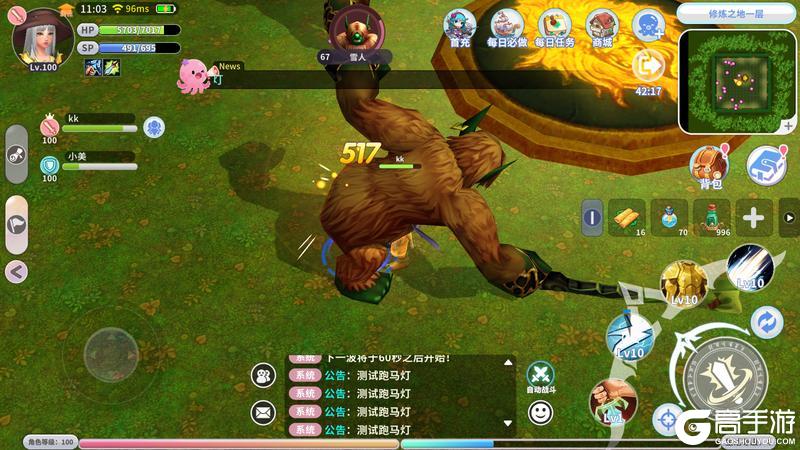Tap the blue octopus plus icon
The width and height of the screenshot is (800, 450).
649,25
